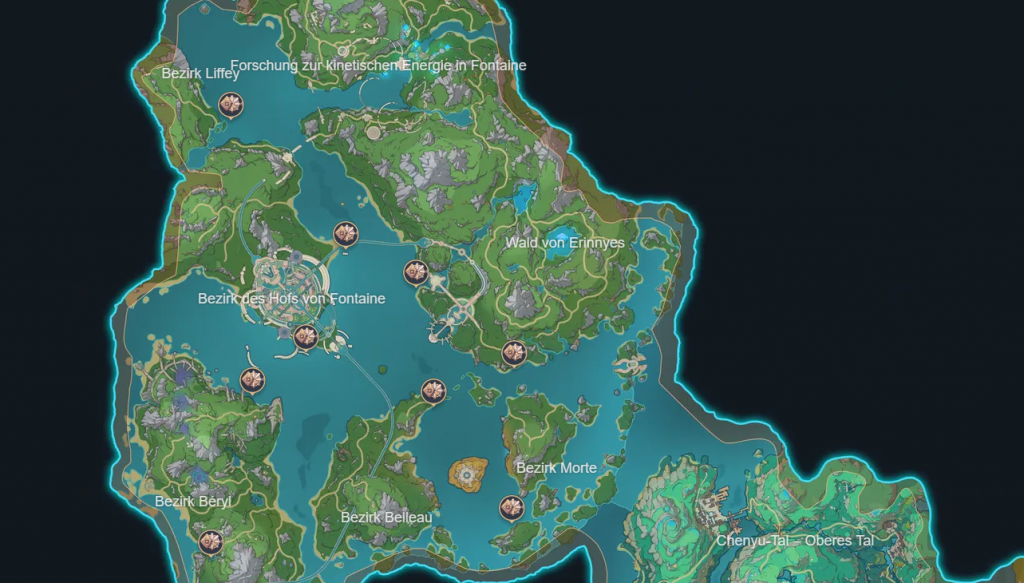The height and width of the screenshot is (583, 1024).
Task: Select the marker on the Court of Fontaine city
Action: 306,337
